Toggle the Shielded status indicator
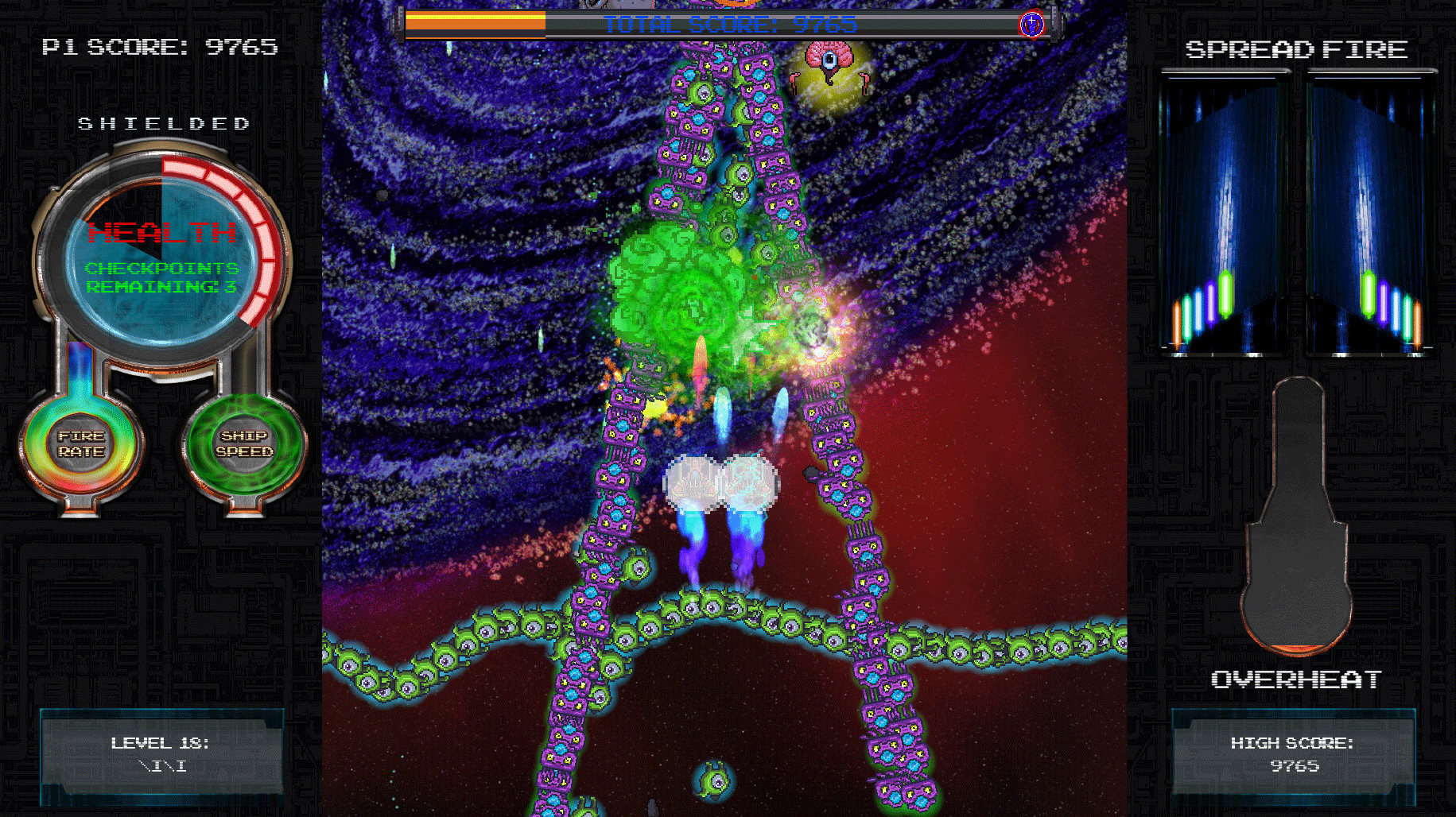This screenshot has width=1456, height=817. pos(162,123)
